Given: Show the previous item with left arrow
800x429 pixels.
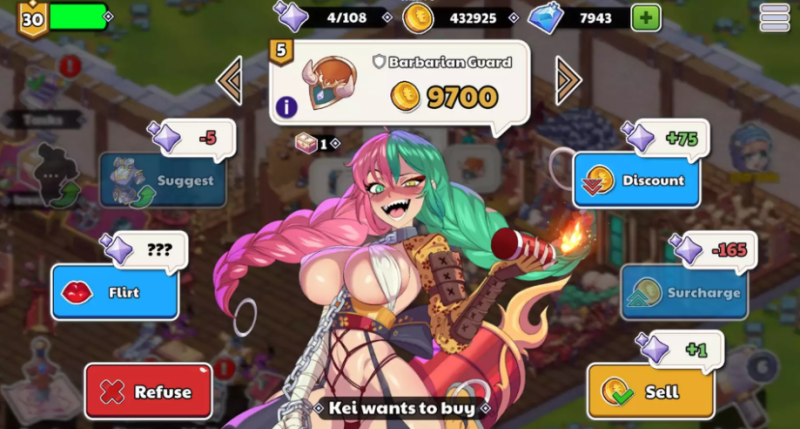Looking at the screenshot, I should click(x=229, y=80).
